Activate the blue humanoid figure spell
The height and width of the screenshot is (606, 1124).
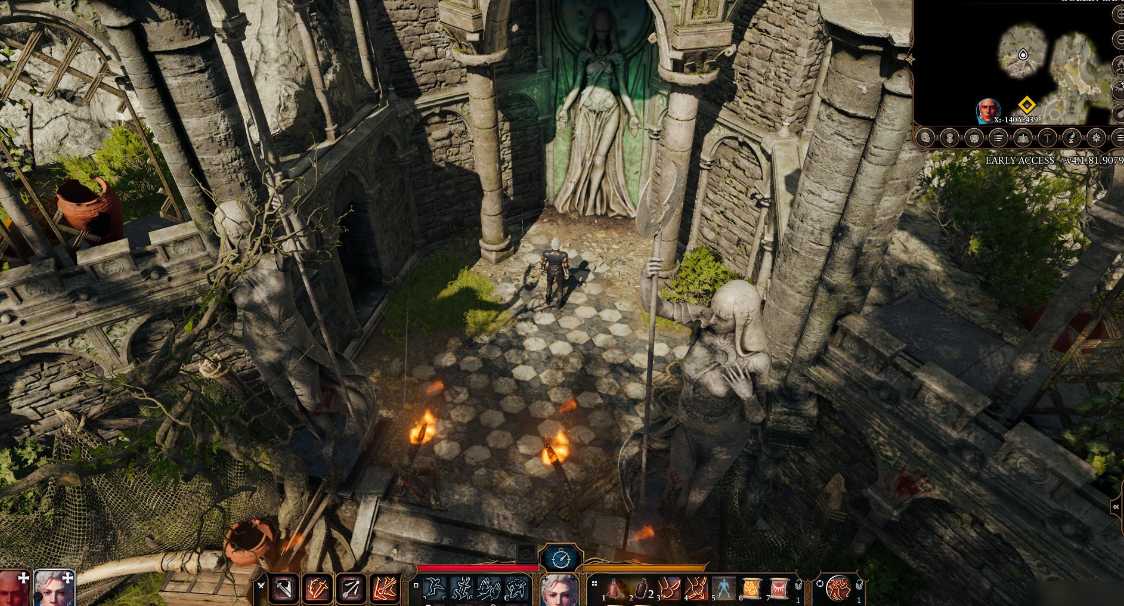[723, 589]
